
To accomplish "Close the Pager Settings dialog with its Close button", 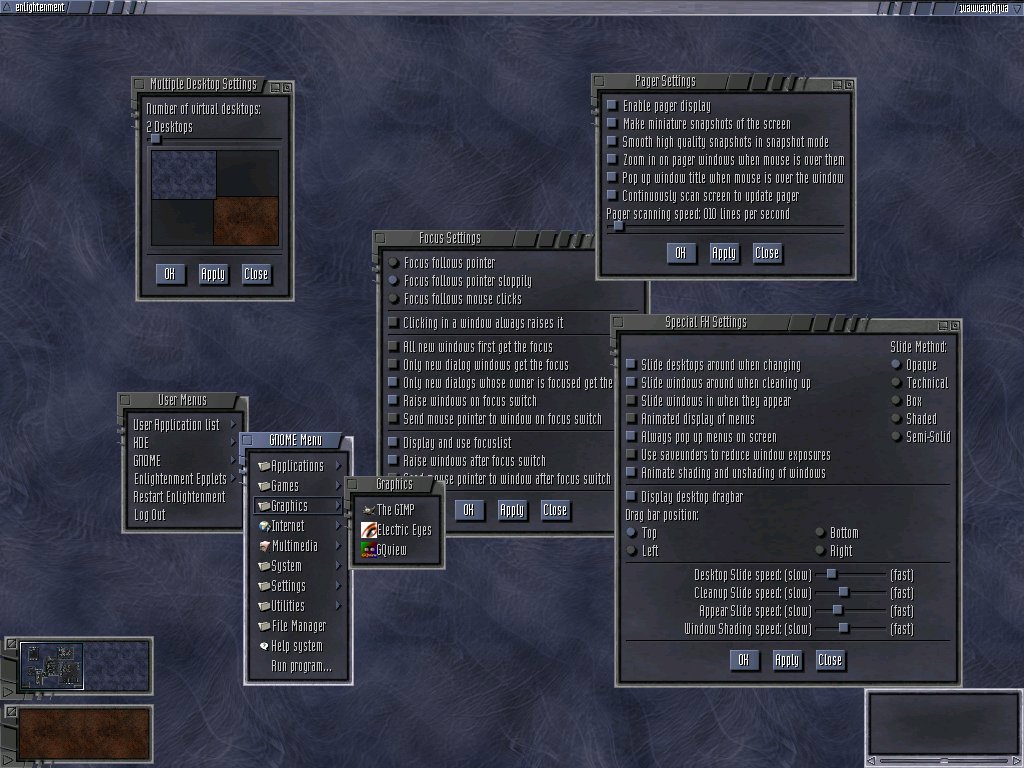I will tap(767, 253).
